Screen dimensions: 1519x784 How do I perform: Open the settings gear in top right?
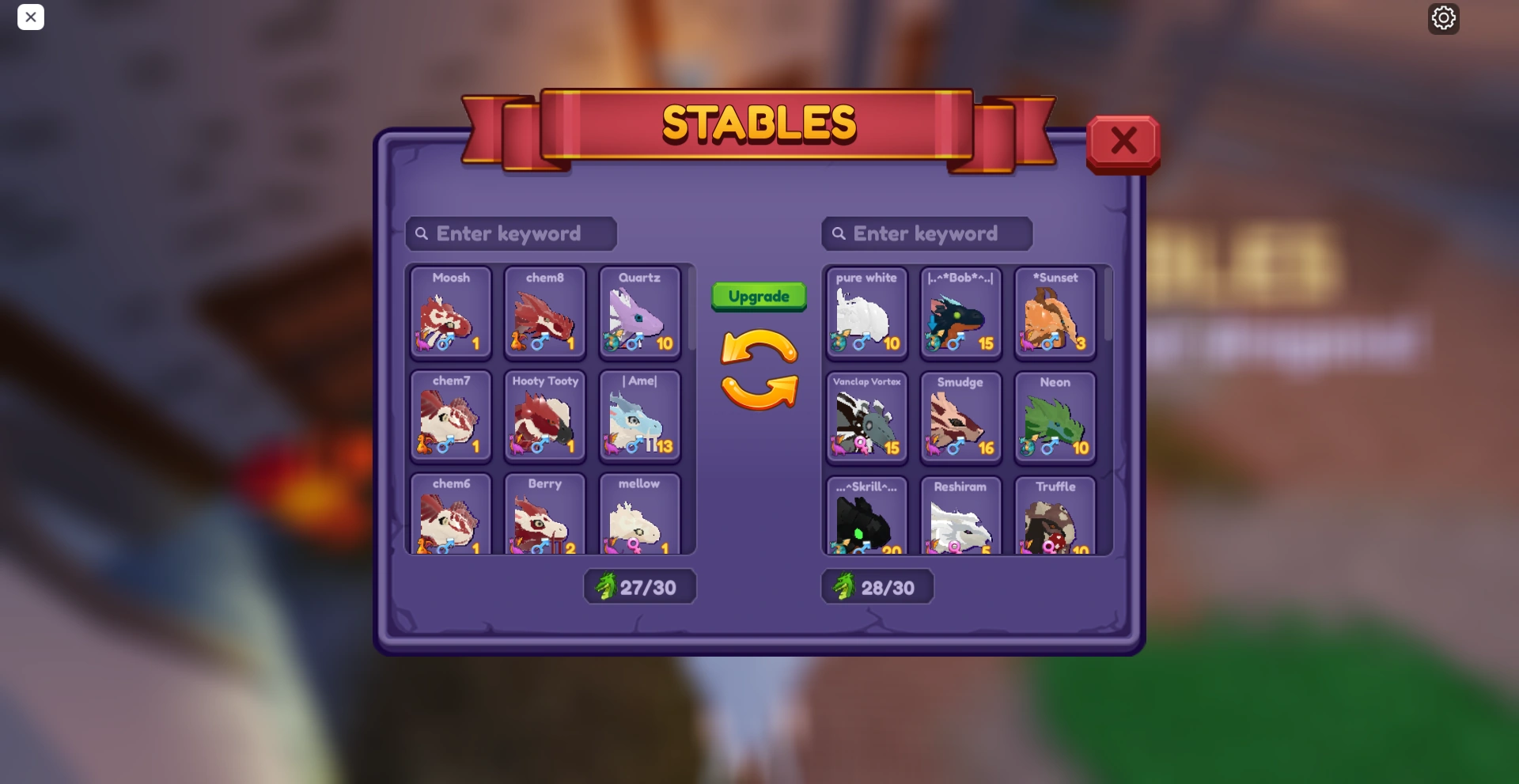click(1443, 17)
